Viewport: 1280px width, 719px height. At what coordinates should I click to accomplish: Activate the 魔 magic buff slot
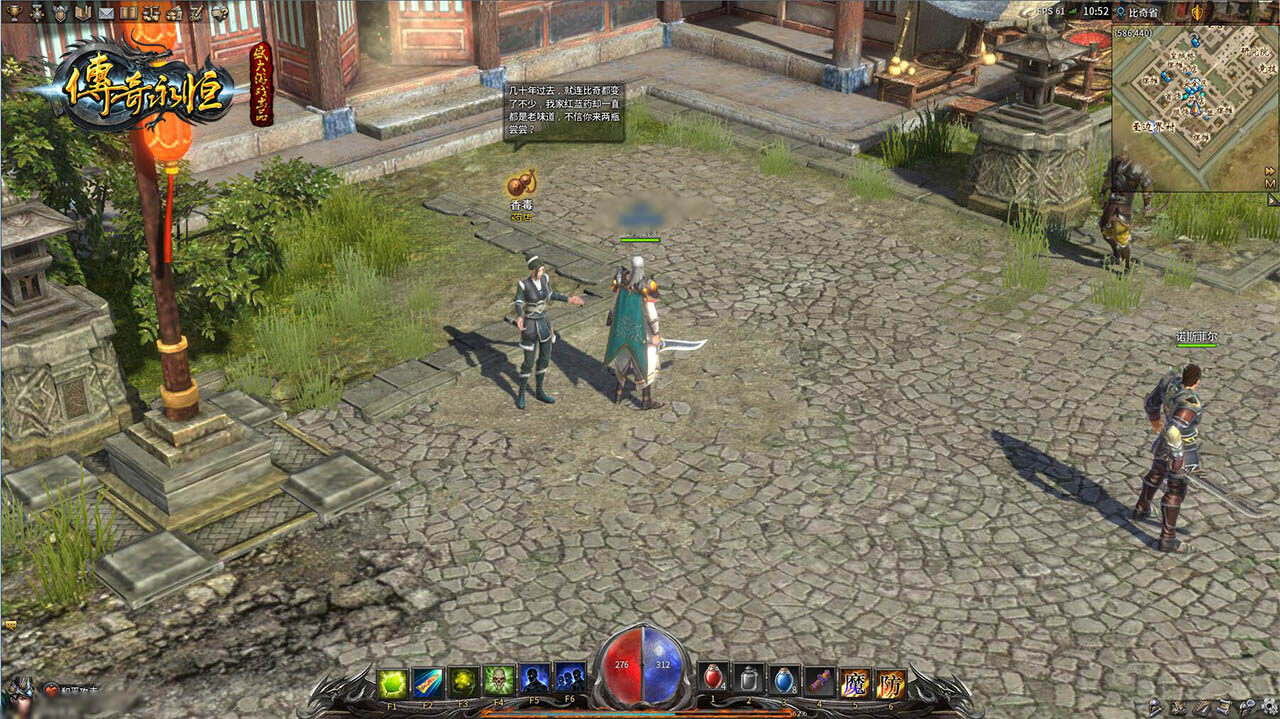[x=855, y=683]
